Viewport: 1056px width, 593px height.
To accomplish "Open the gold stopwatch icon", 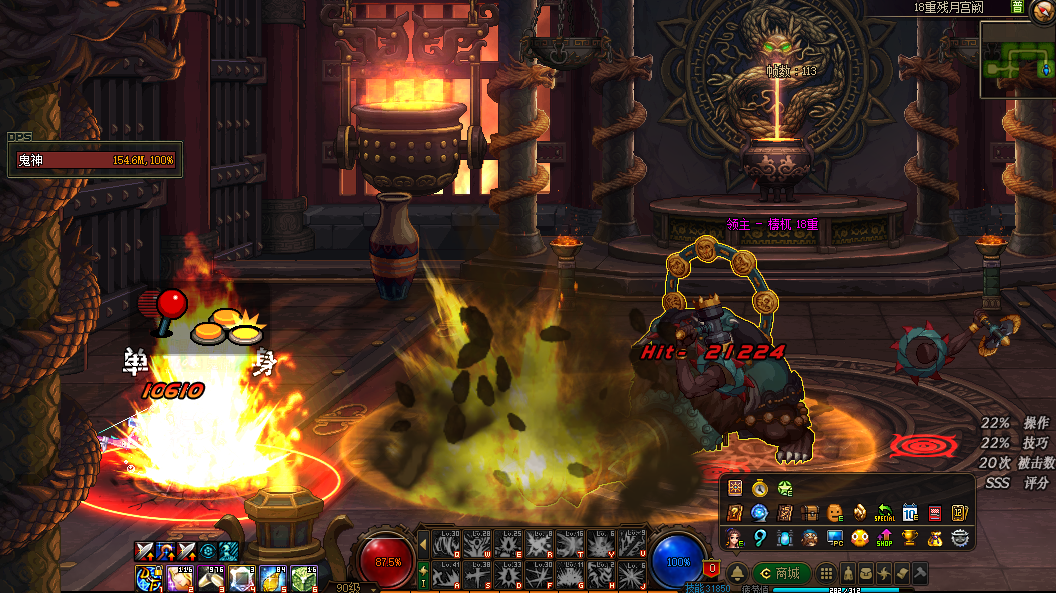I will pos(760,489).
